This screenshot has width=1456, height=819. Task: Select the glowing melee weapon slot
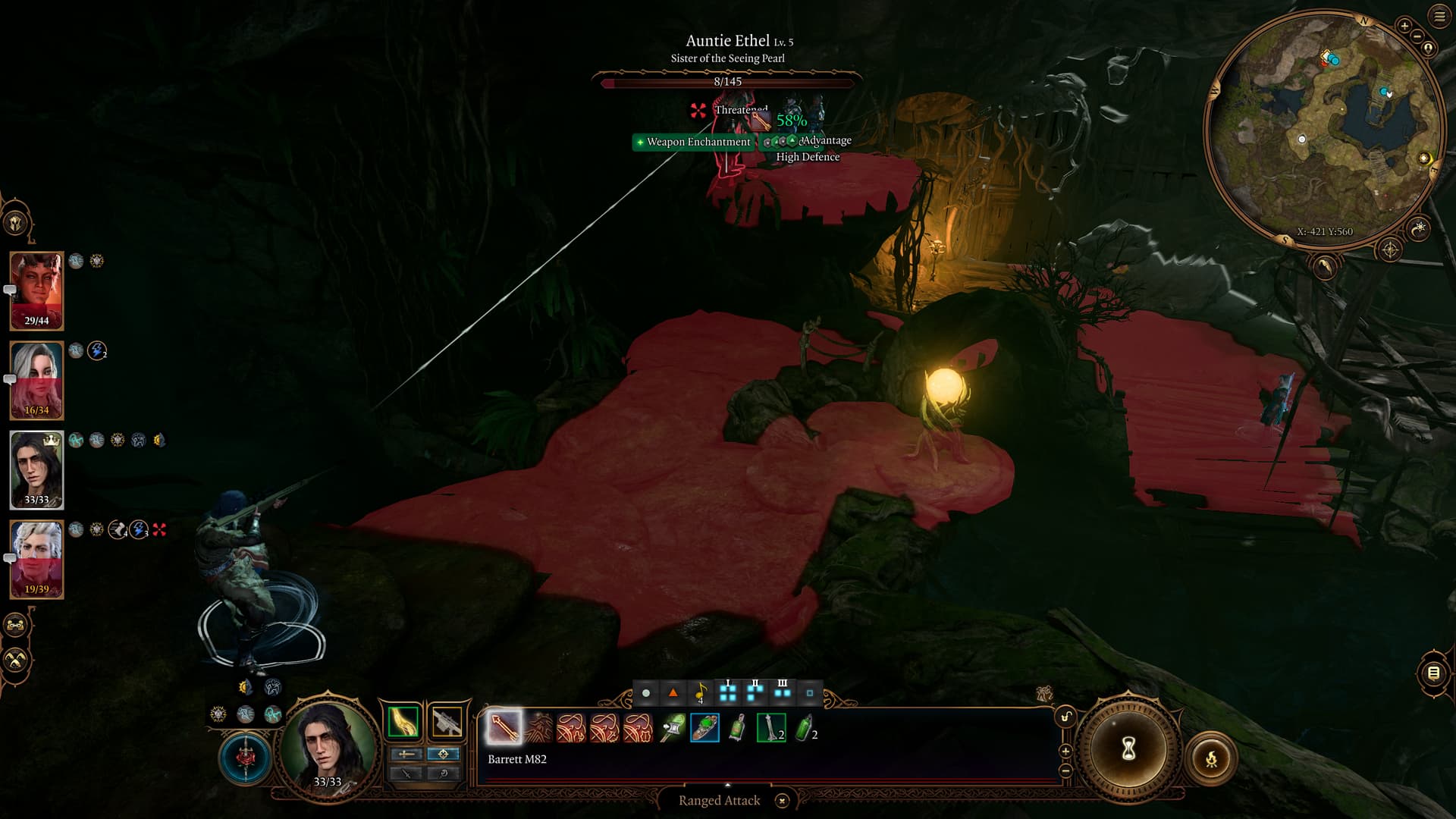pyautogui.click(x=403, y=722)
